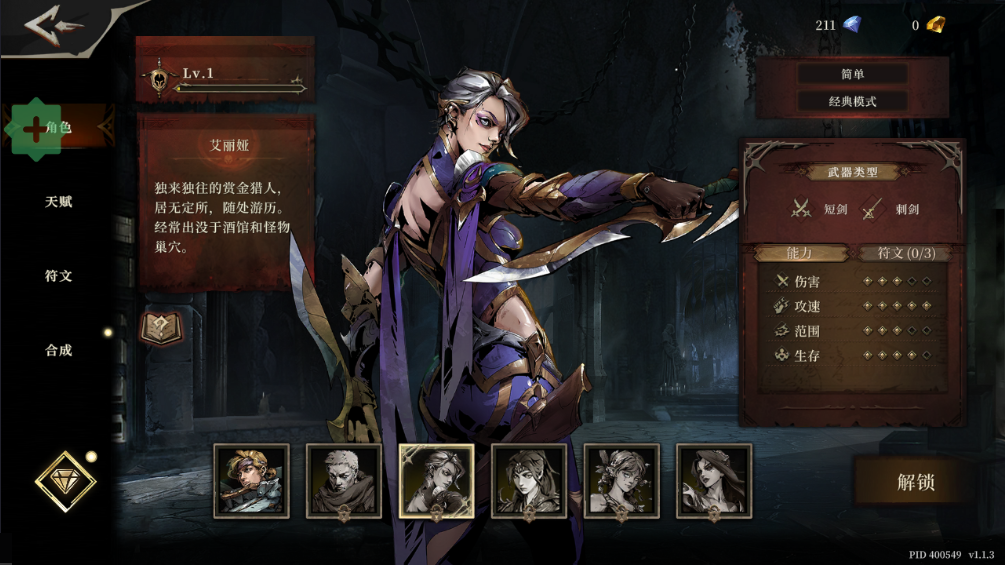Screen dimensions: 1005x565
Task: Switch to the 天赋 (Talent) tab
Action: click(x=59, y=202)
